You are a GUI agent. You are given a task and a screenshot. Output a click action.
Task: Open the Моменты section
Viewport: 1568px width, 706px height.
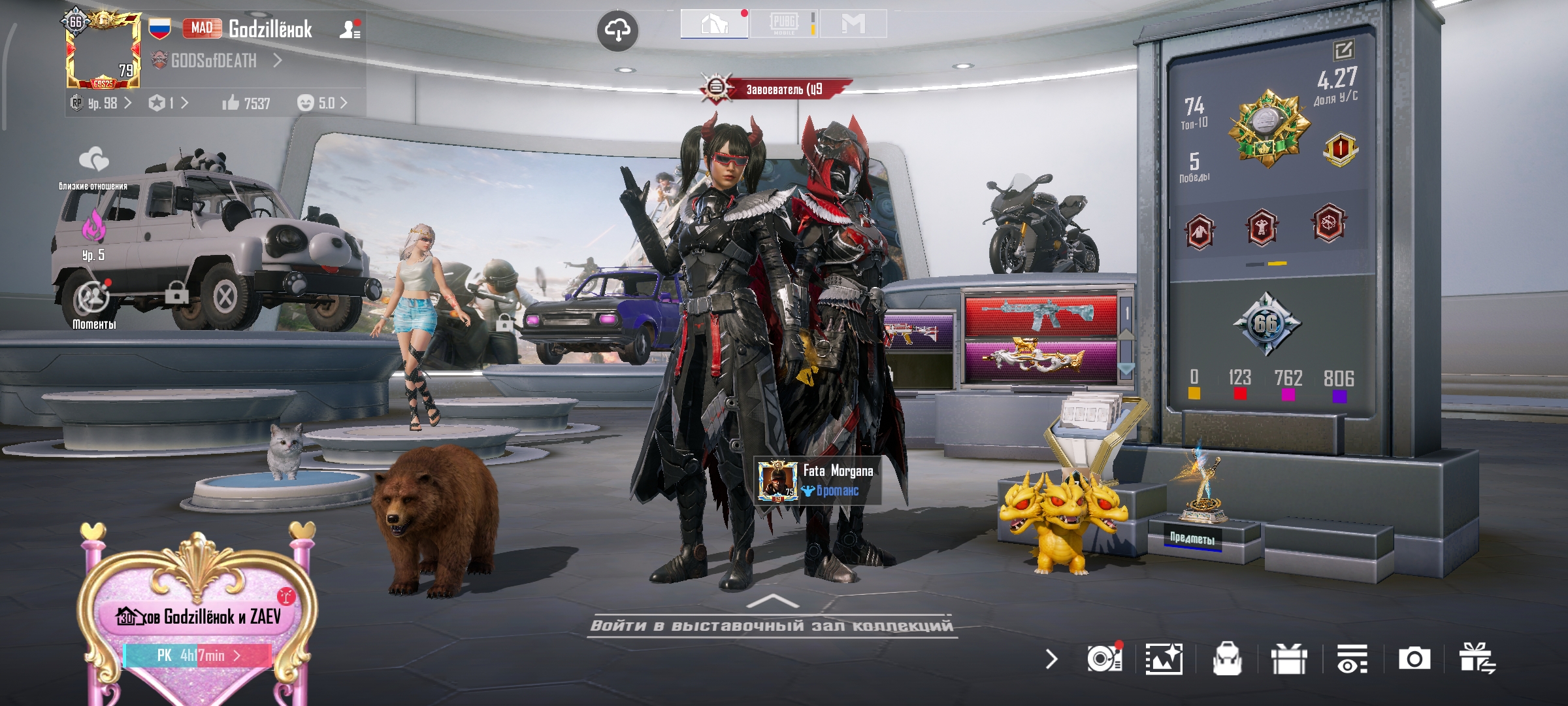(x=92, y=302)
